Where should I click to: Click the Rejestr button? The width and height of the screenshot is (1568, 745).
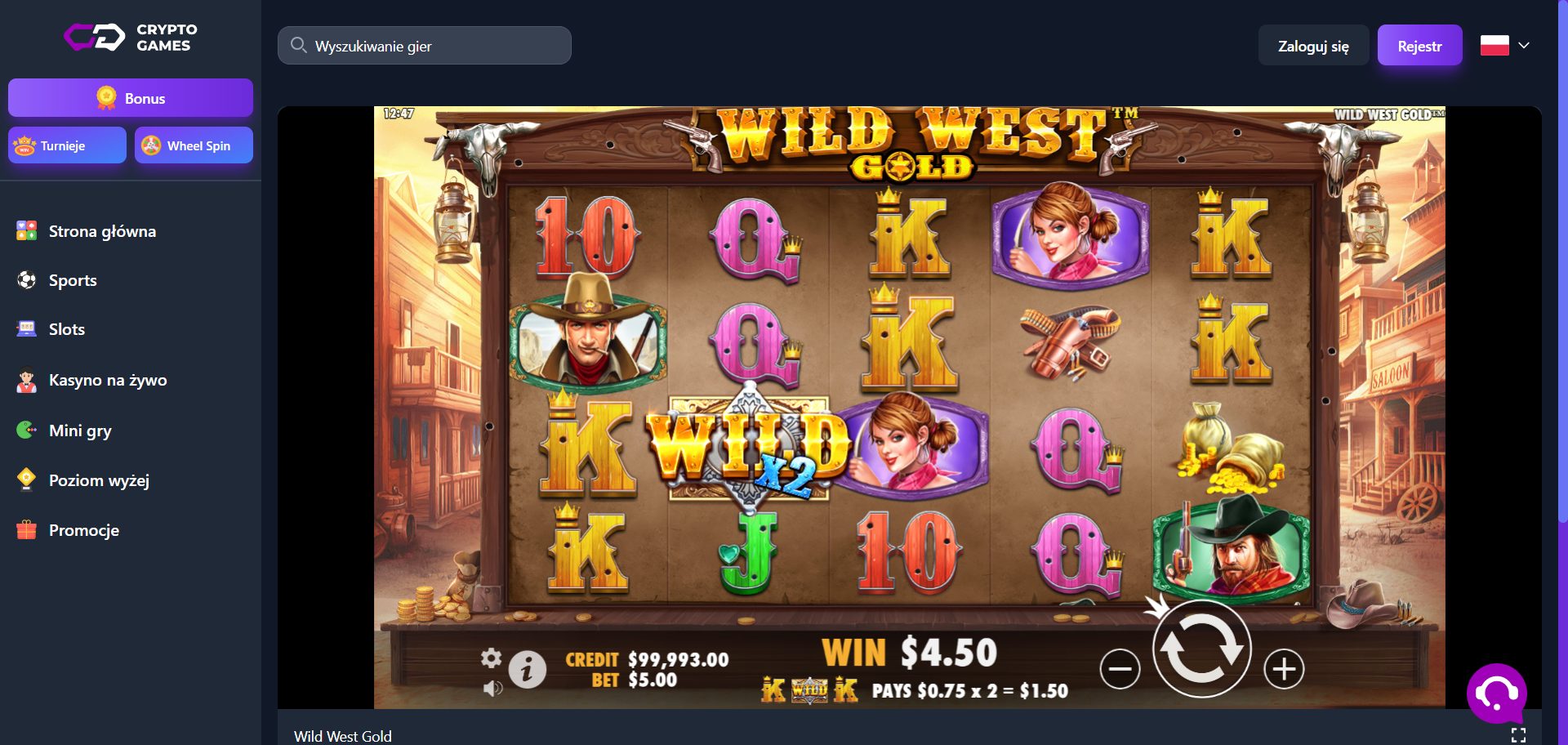(x=1419, y=45)
